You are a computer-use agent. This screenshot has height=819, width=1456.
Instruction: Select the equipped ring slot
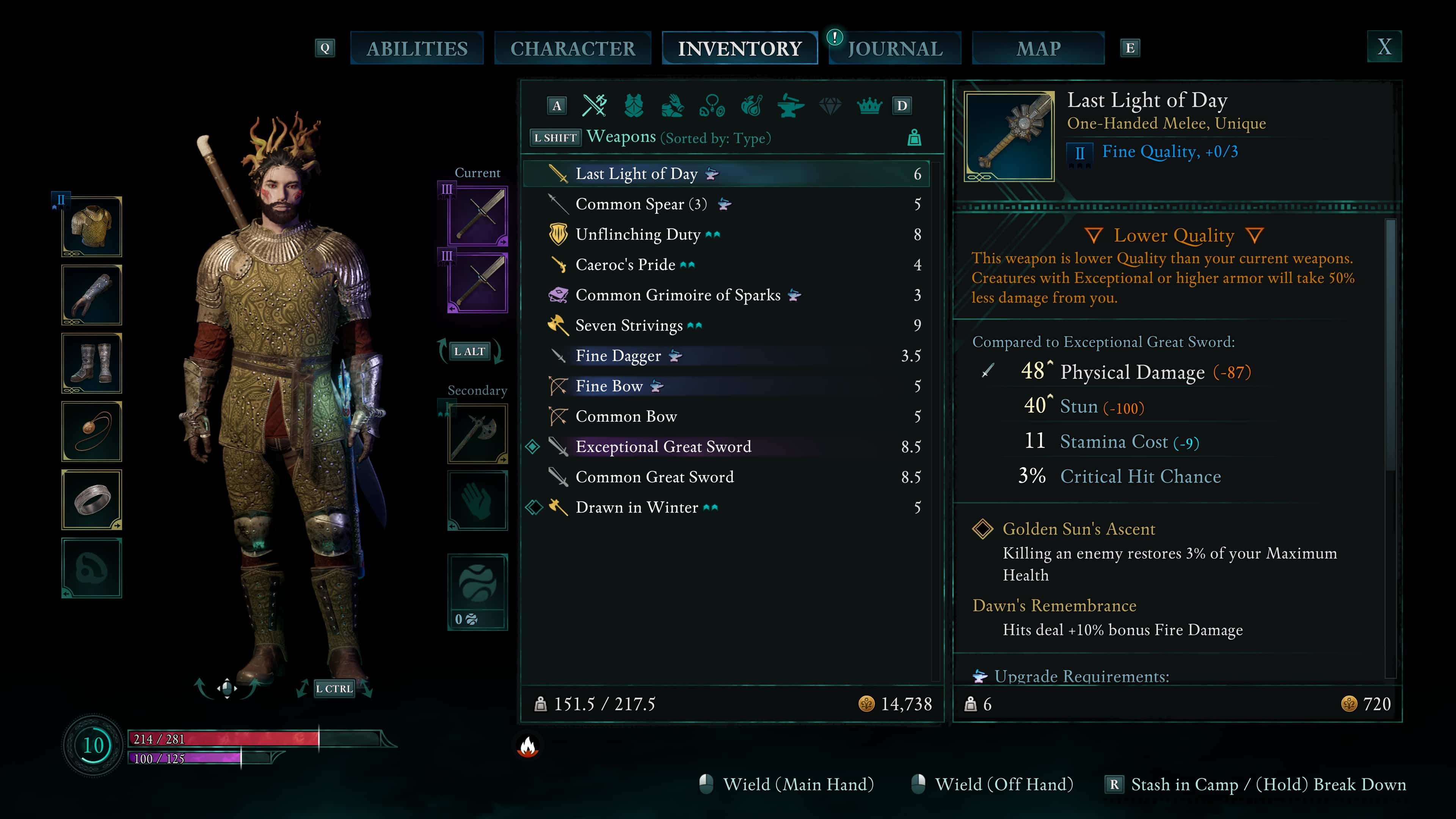pyautogui.click(x=91, y=500)
